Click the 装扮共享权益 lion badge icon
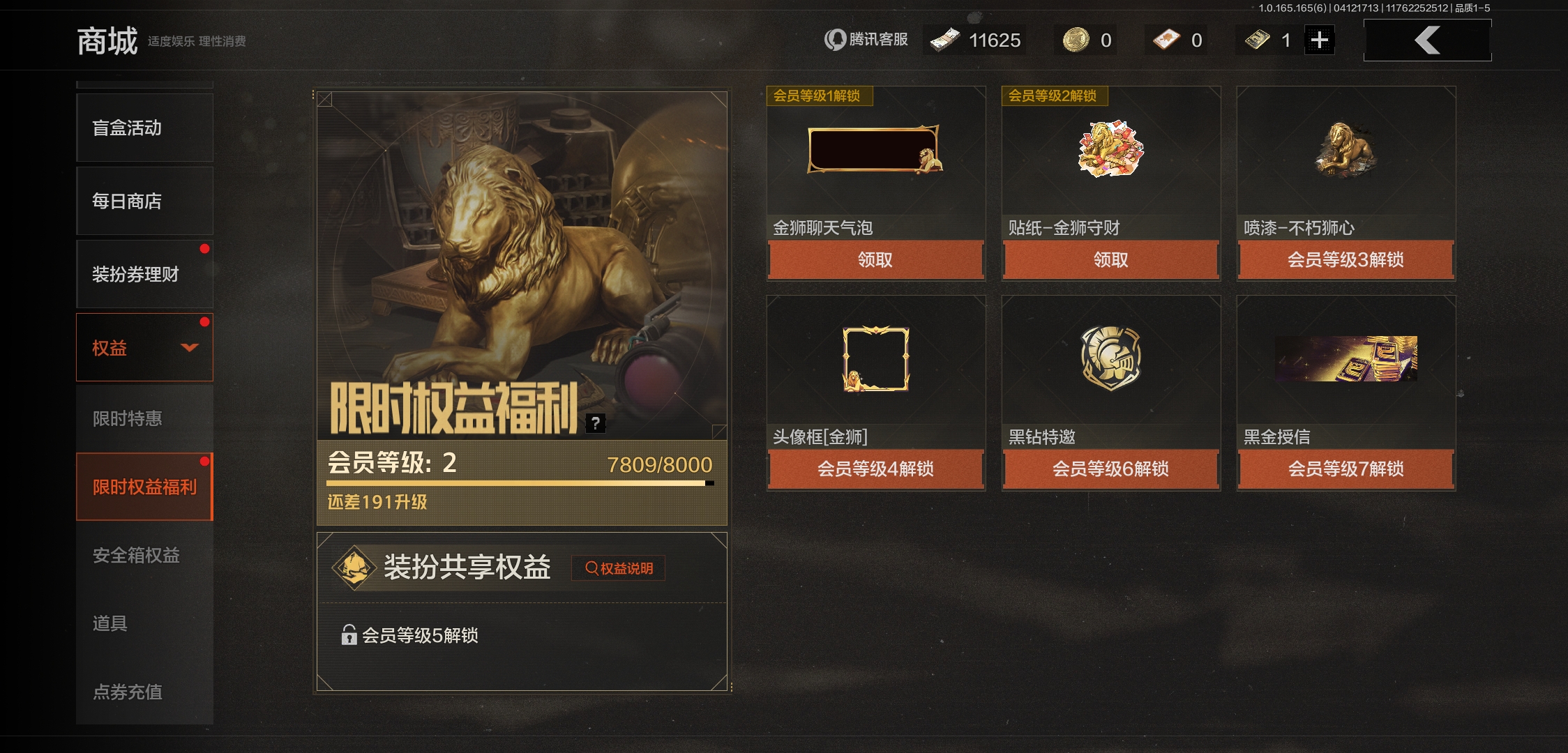 (356, 566)
